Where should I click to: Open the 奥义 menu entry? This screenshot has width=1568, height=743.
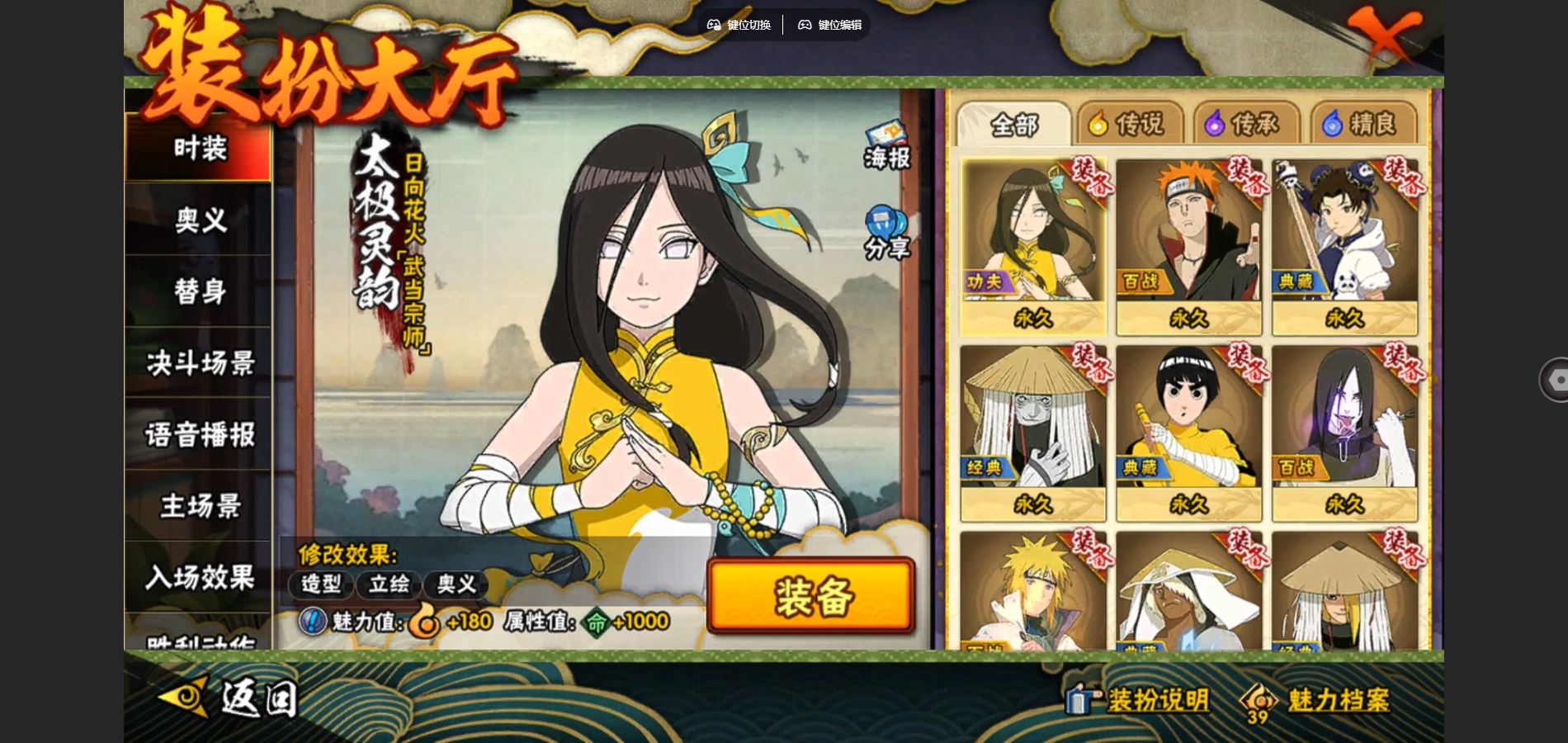tap(199, 220)
